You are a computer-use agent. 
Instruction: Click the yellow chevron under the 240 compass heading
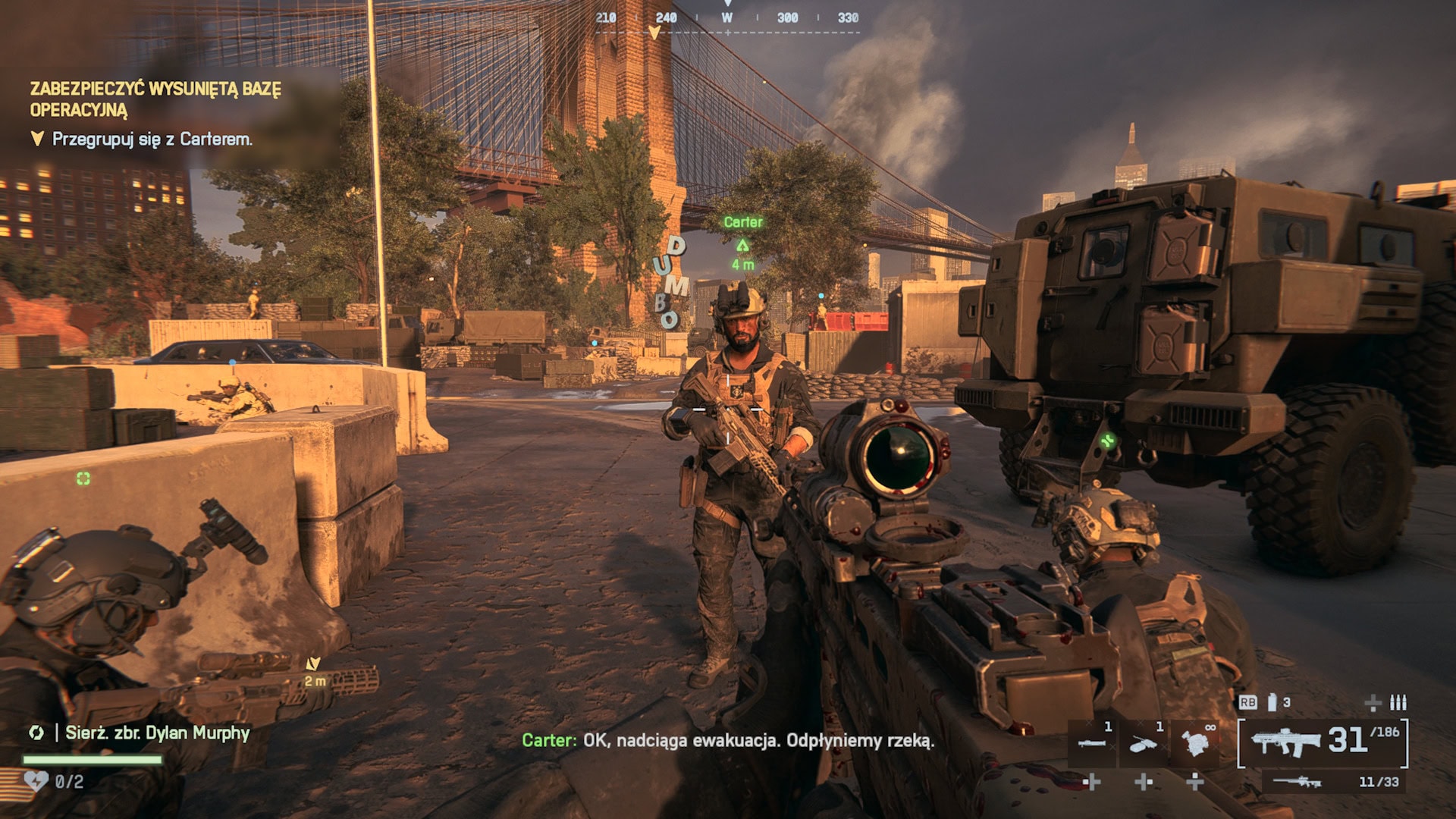[654, 33]
